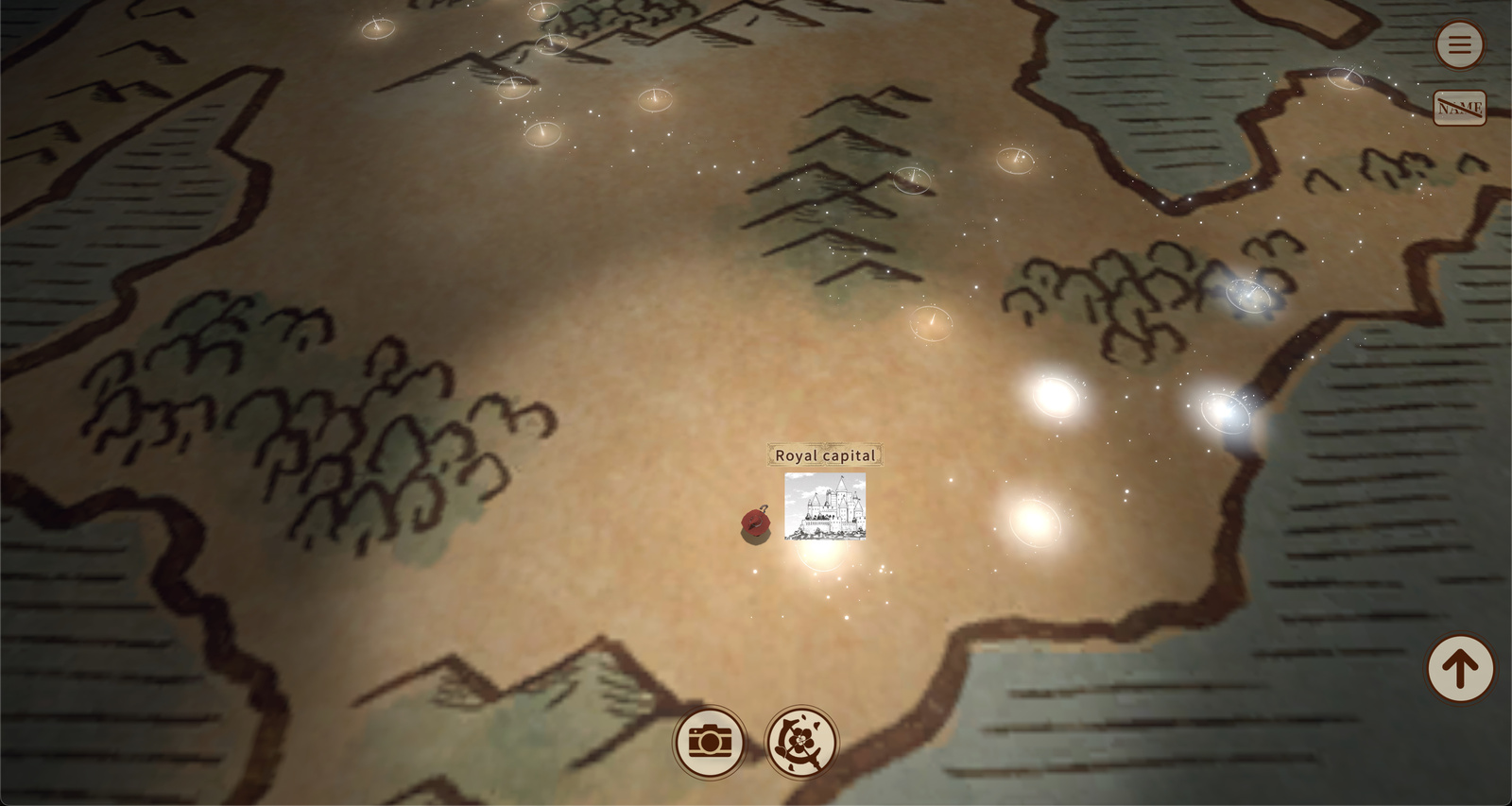Open the hamburger menu

click(x=1459, y=44)
